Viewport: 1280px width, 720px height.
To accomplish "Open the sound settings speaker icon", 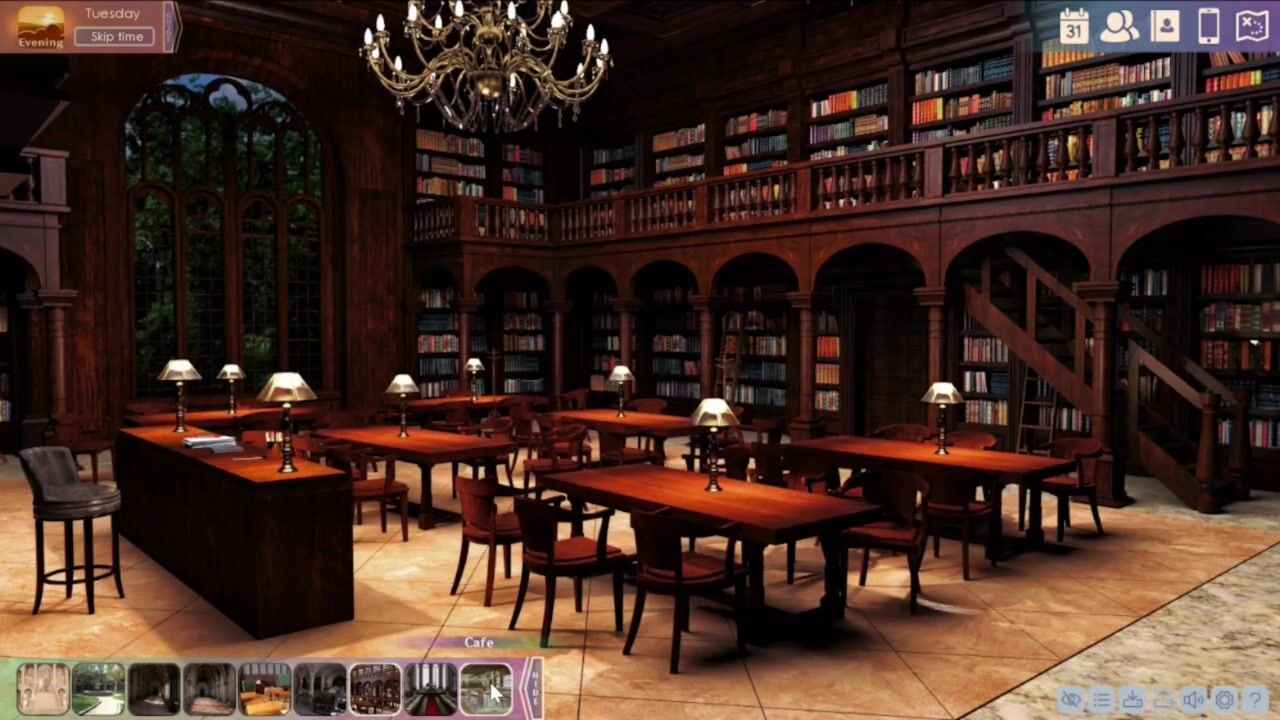I will [1194, 700].
